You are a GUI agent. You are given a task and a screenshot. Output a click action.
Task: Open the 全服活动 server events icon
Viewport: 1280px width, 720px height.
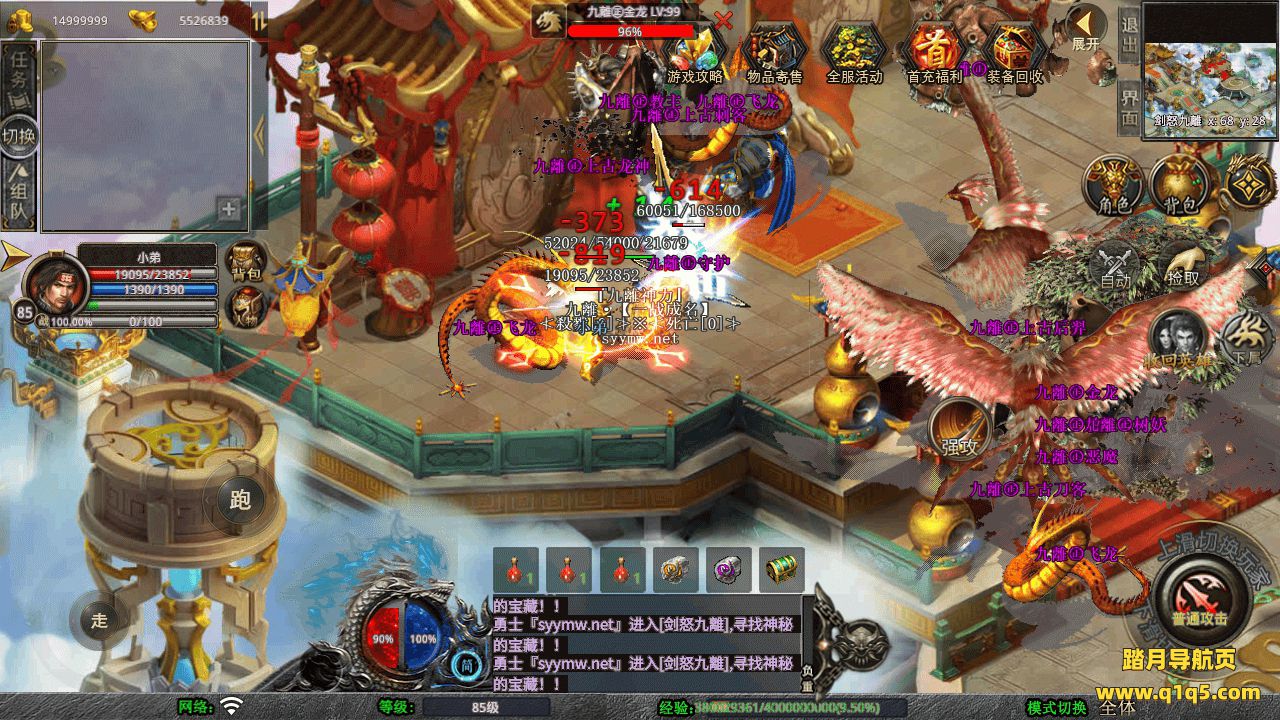pyautogui.click(x=854, y=52)
